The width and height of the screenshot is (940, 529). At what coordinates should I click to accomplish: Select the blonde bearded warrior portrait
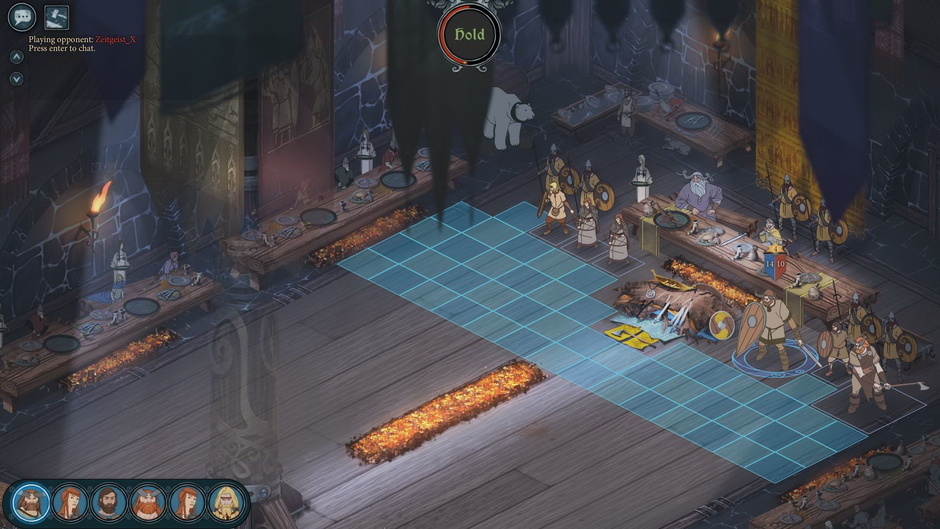click(x=227, y=502)
